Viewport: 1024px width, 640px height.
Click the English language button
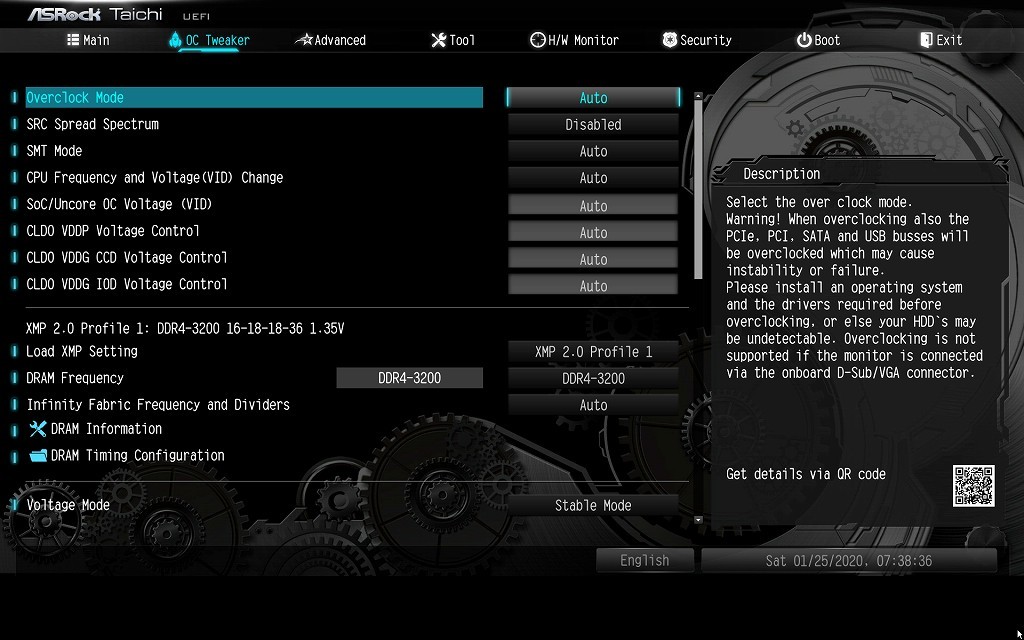(x=644, y=561)
